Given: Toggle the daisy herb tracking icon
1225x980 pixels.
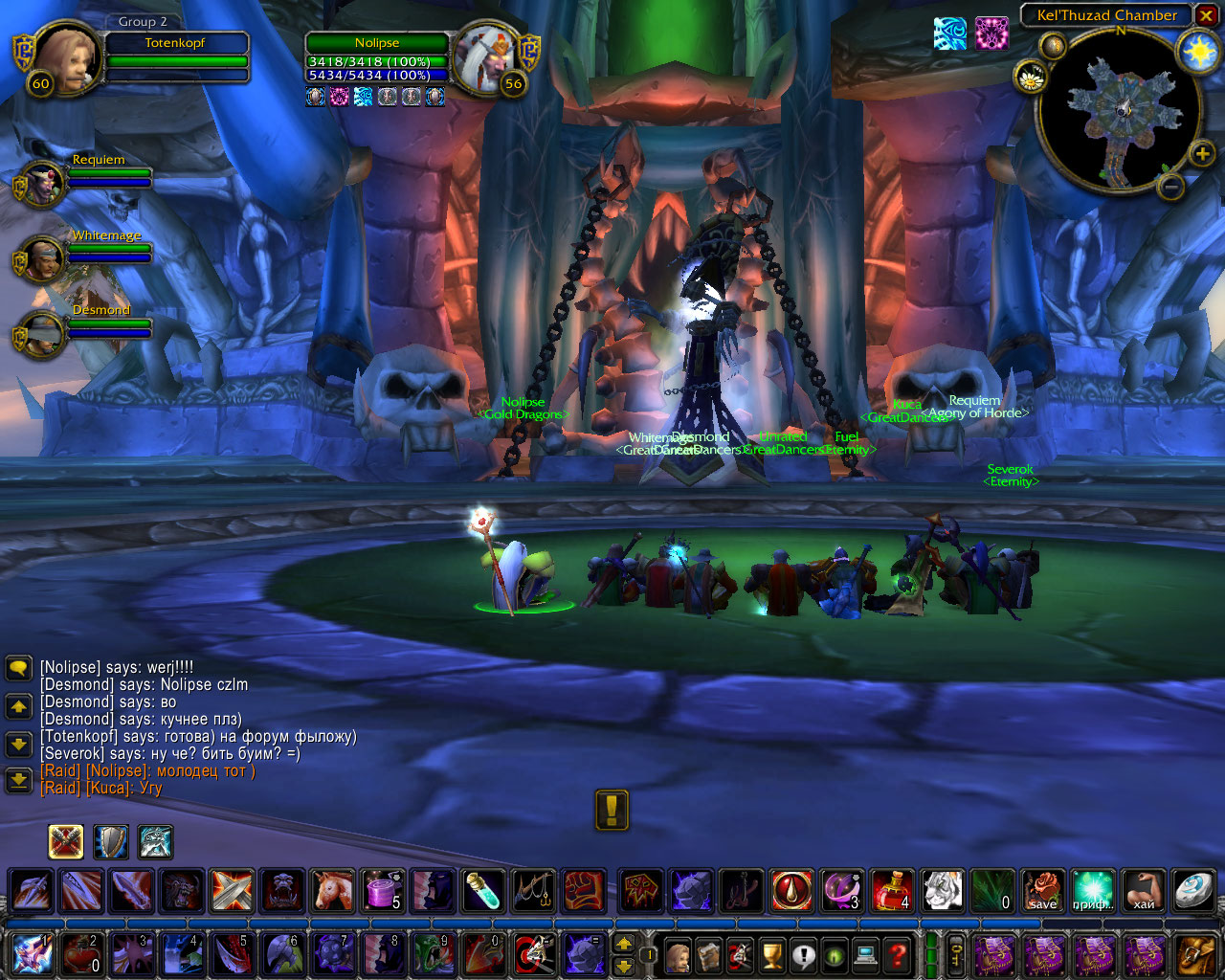Looking at the screenshot, I should tap(1031, 78).
